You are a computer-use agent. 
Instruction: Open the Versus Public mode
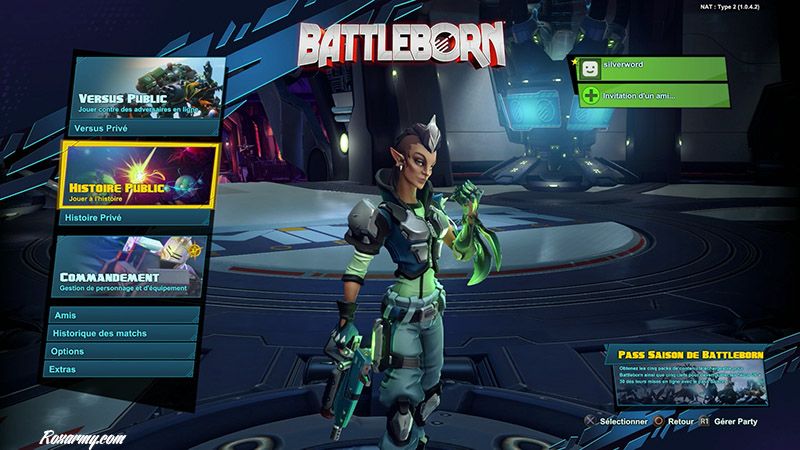click(x=144, y=89)
